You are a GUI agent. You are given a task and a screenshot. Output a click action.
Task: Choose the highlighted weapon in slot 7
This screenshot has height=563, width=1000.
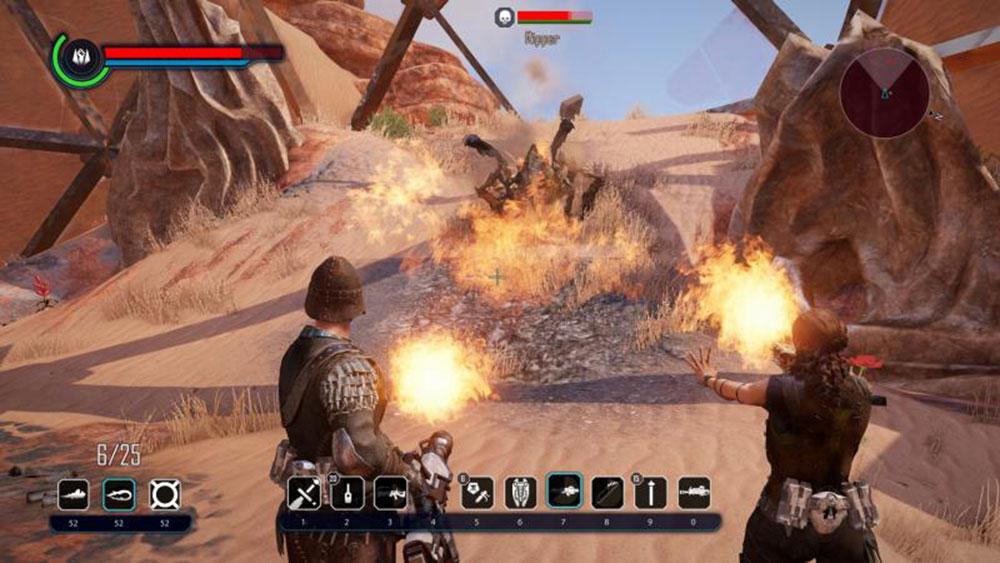564,493
